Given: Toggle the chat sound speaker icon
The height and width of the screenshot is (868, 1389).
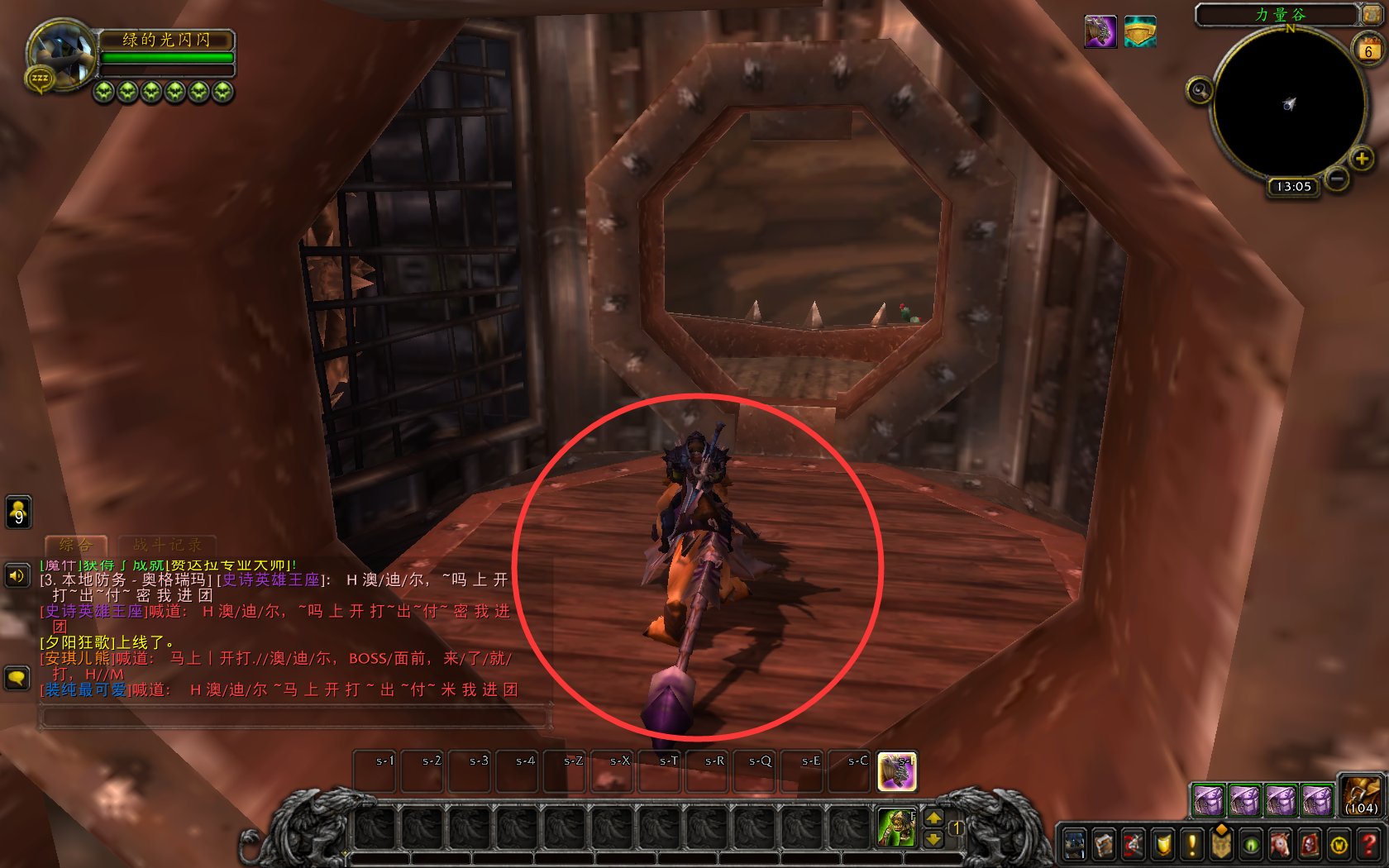Looking at the screenshot, I should (x=18, y=576).
